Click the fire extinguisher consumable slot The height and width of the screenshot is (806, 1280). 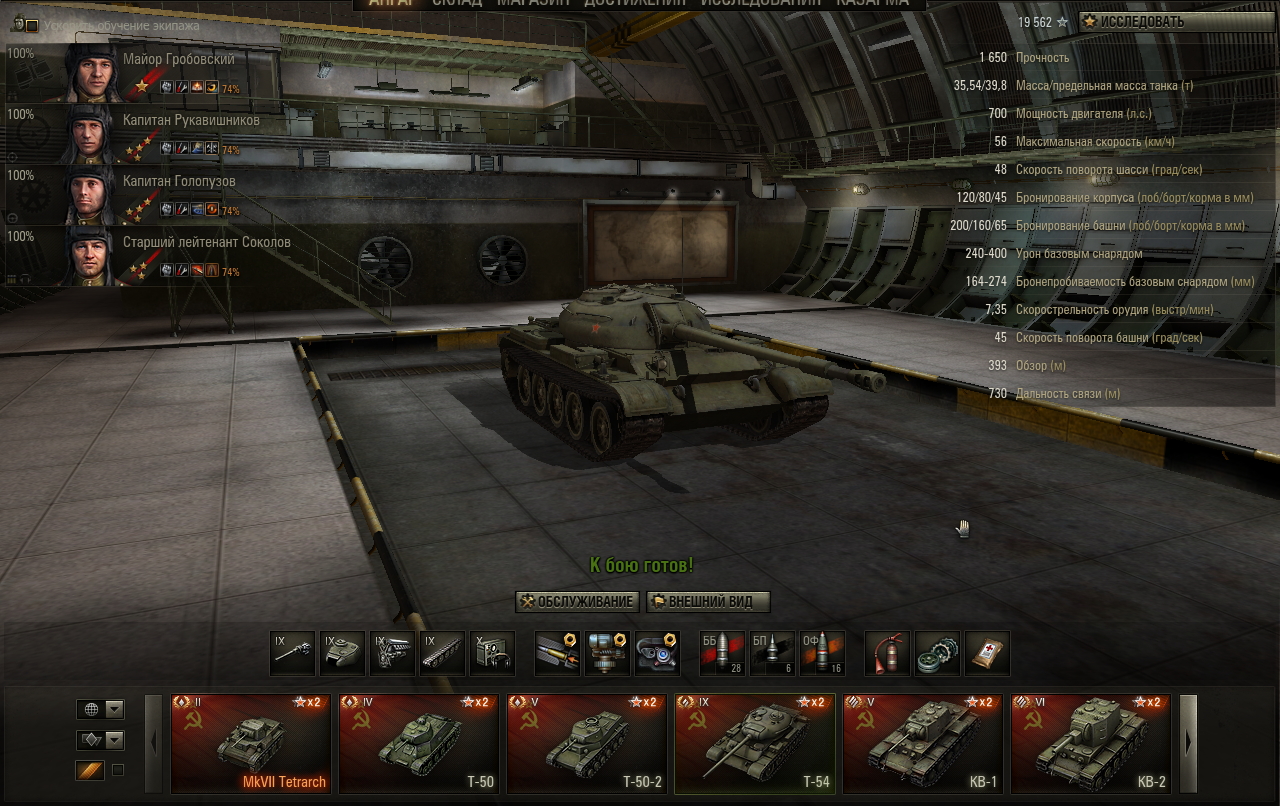point(887,653)
